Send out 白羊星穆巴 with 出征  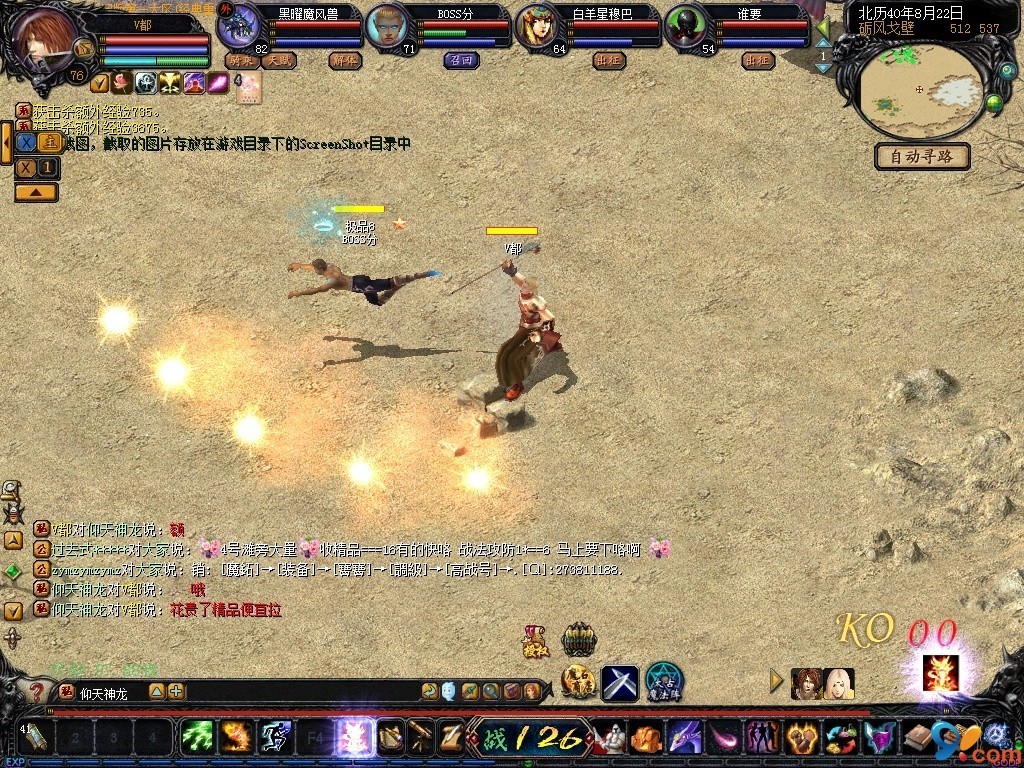pos(608,61)
